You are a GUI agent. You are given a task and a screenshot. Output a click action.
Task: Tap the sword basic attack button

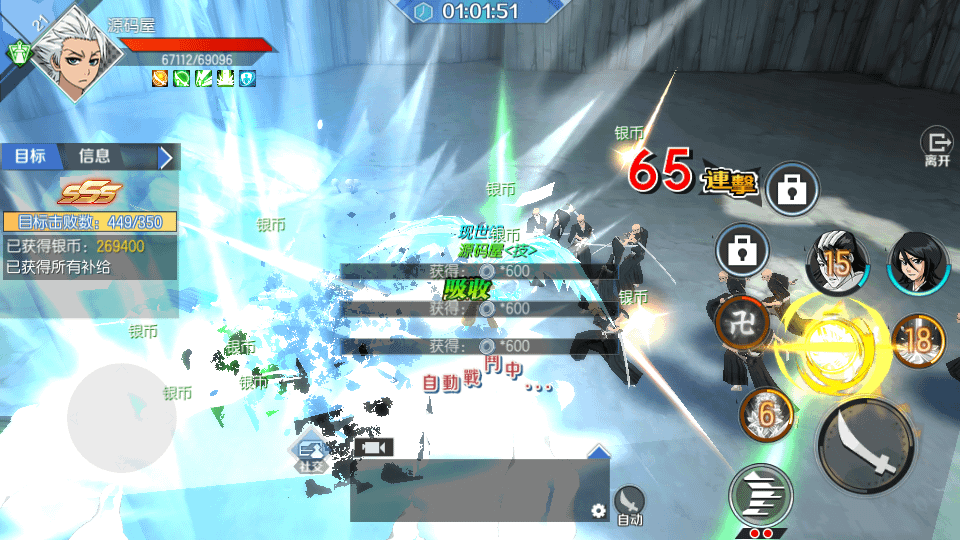[x=864, y=445]
